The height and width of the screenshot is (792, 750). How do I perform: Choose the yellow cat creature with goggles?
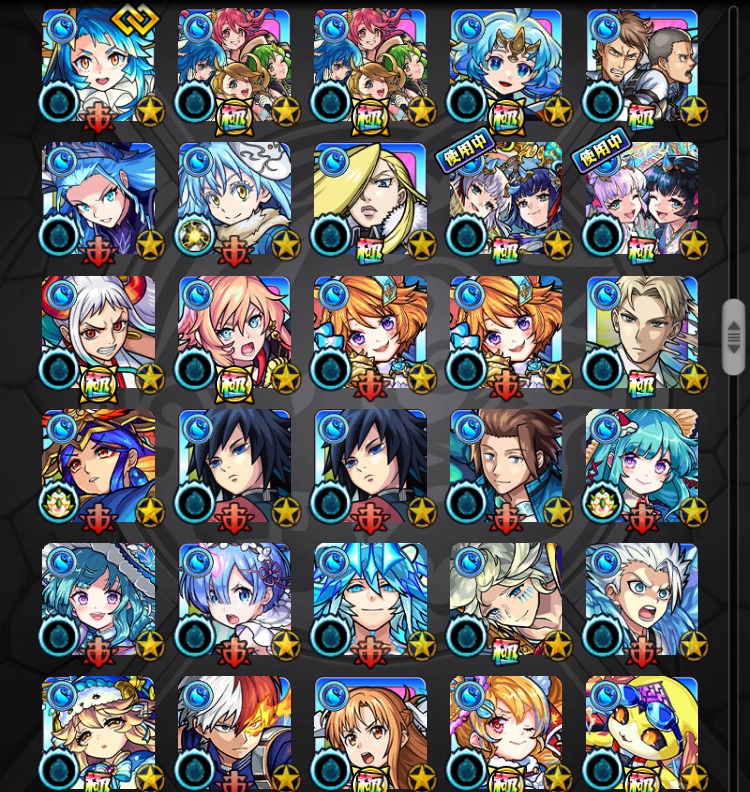click(x=642, y=733)
